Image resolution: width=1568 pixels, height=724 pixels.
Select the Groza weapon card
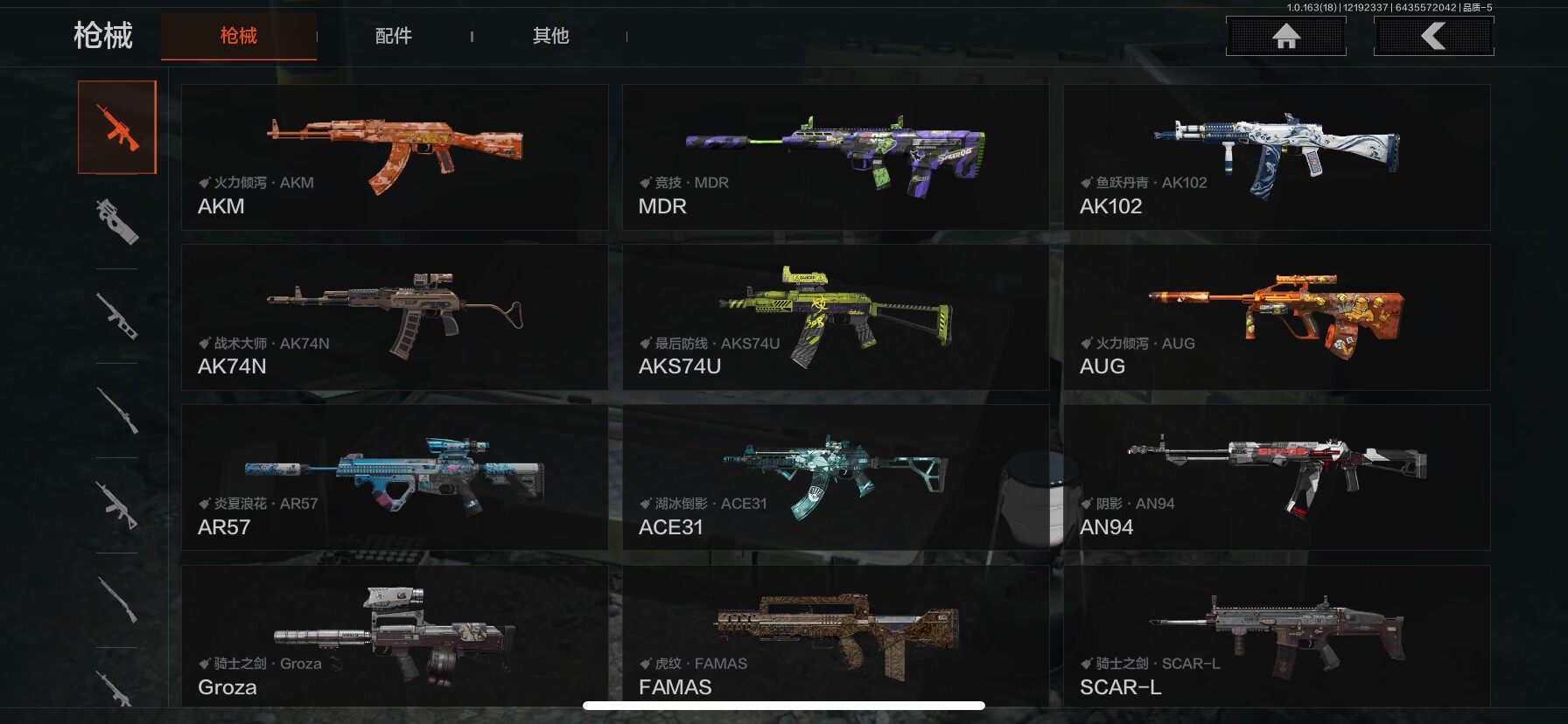pos(395,636)
